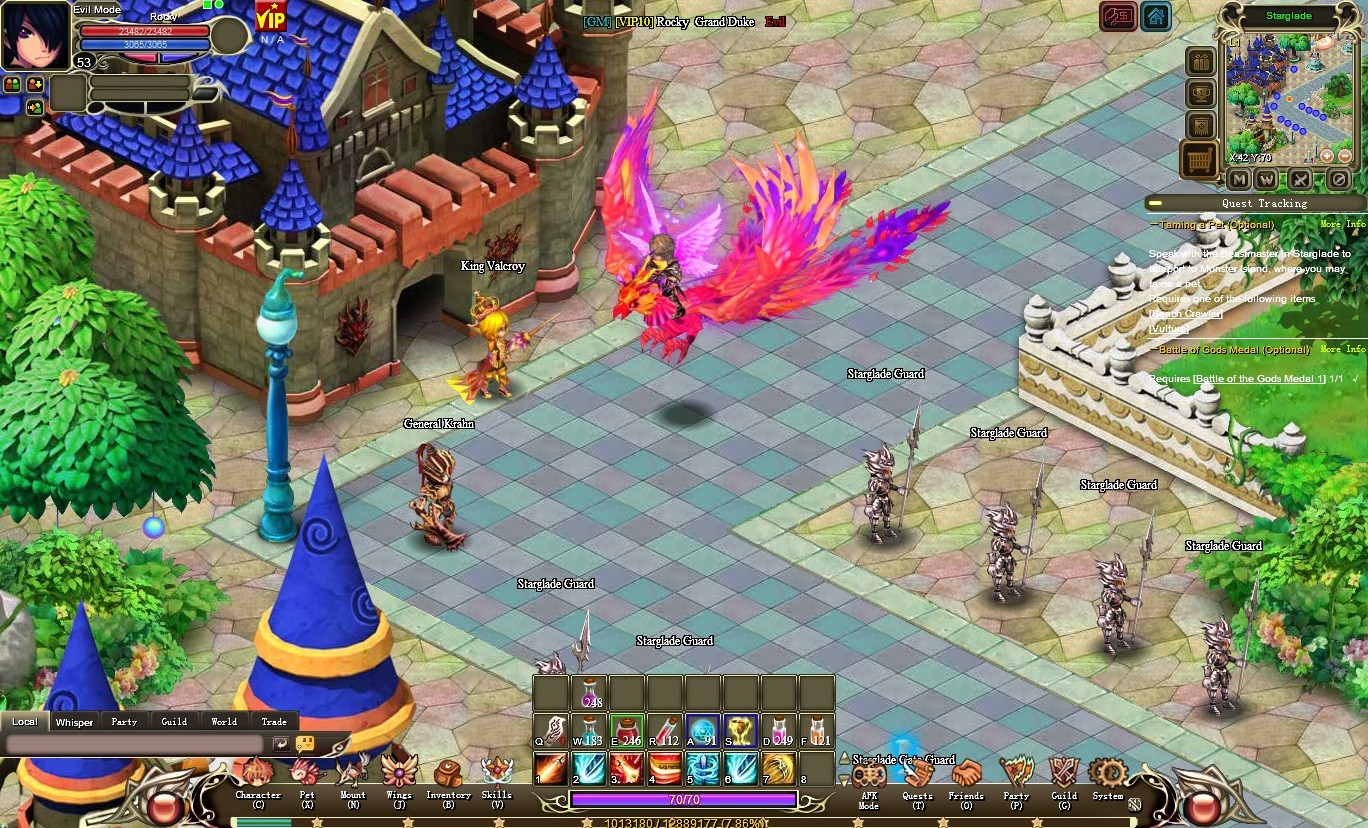Switch chat to the Trade tab
1368x828 pixels.
click(274, 721)
